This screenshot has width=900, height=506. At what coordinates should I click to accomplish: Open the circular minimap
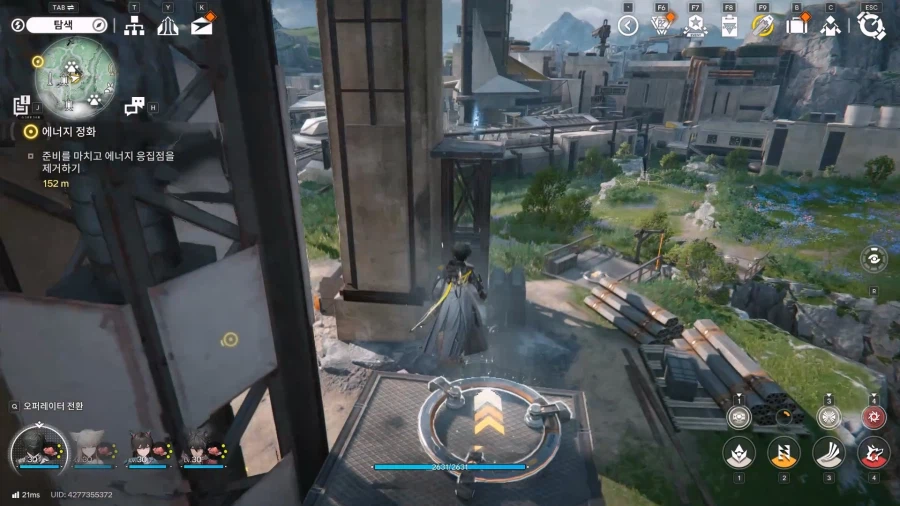click(76, 75)
